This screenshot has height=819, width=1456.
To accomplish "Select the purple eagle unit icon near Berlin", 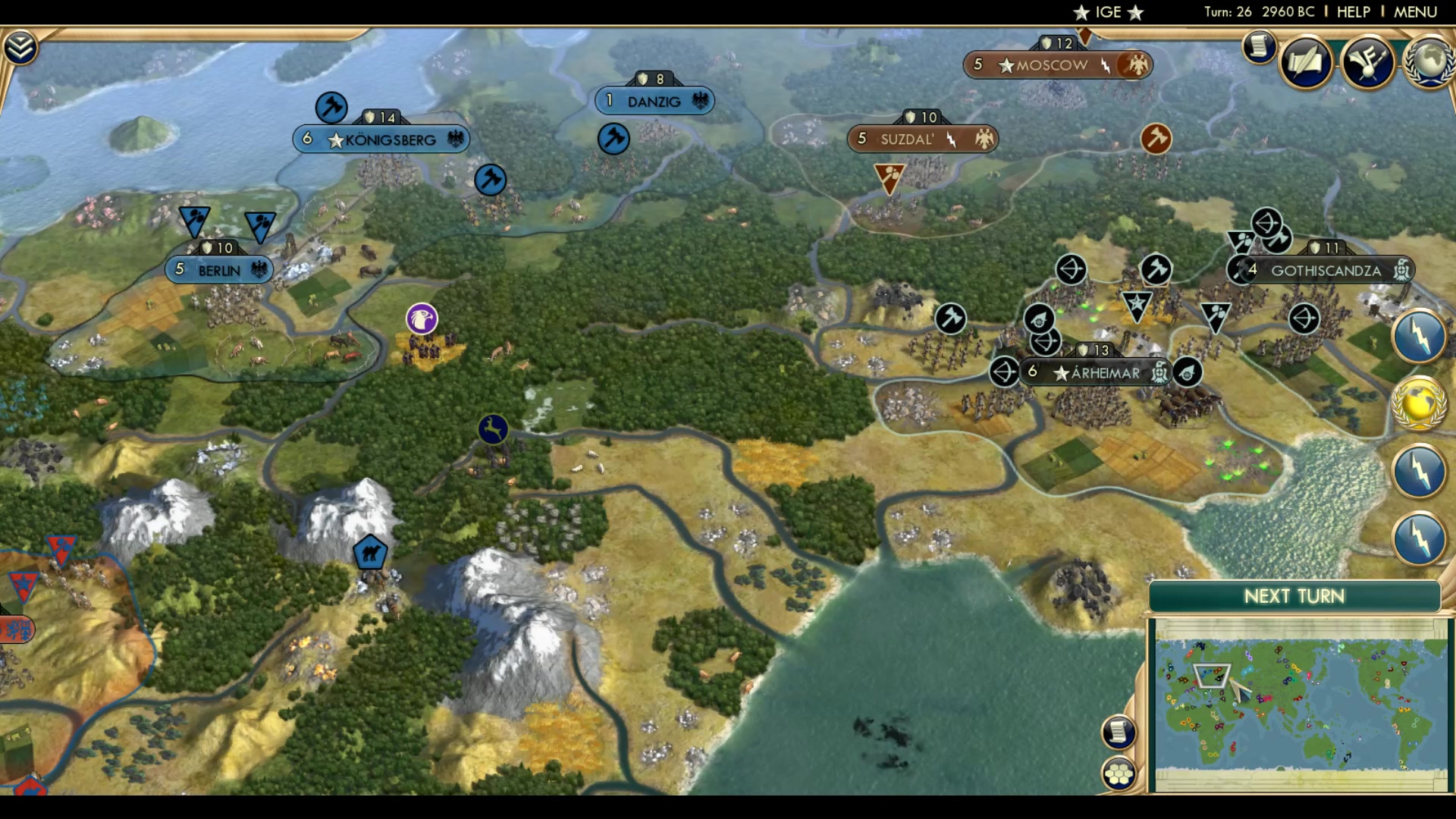I will [421, 319].
